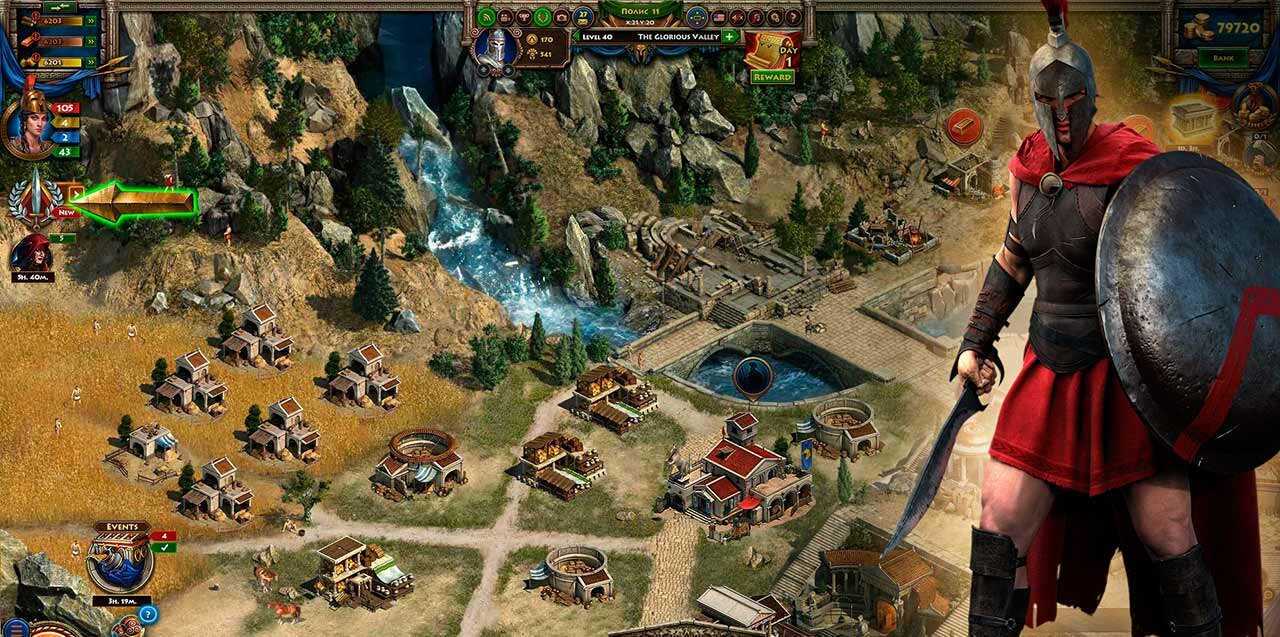Open the blue question mark below Events

point(148,614)
